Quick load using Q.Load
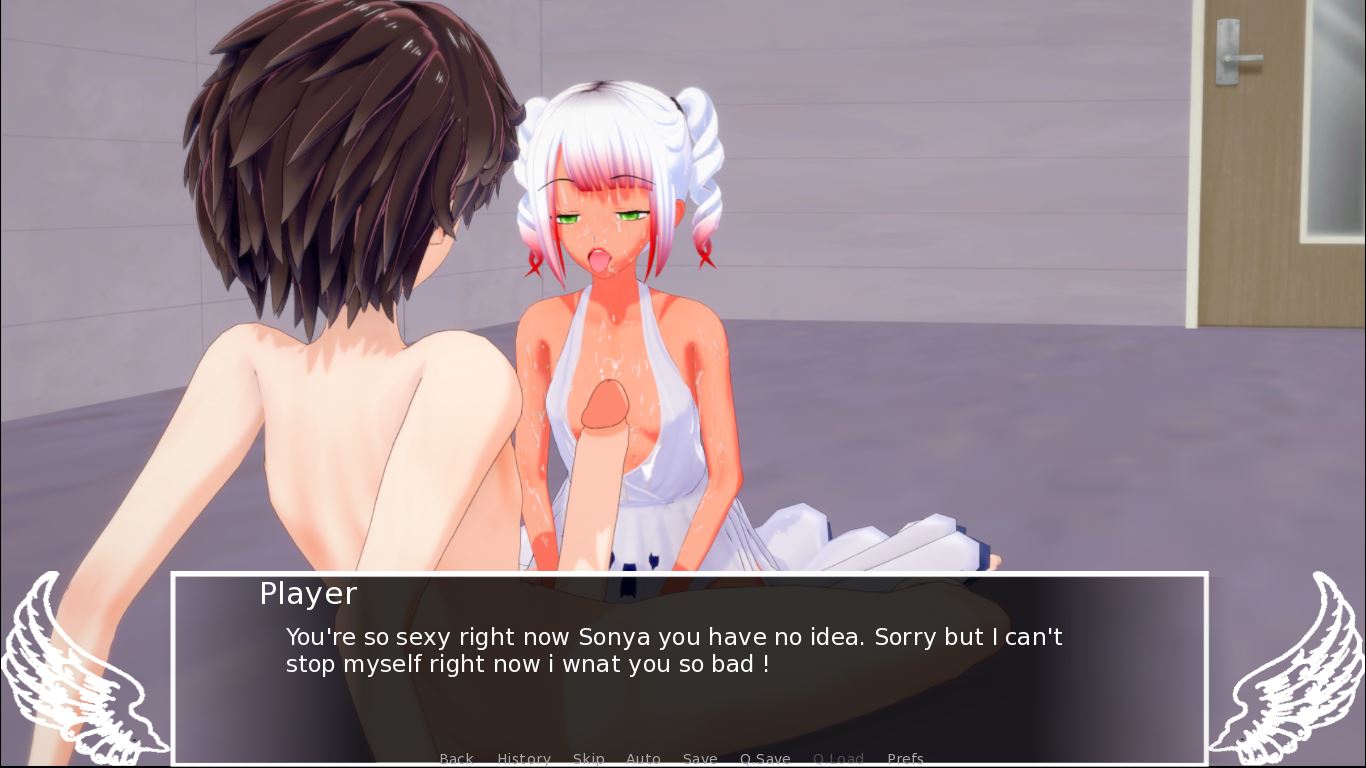1366x768 pixels. [x=838, y=759]
